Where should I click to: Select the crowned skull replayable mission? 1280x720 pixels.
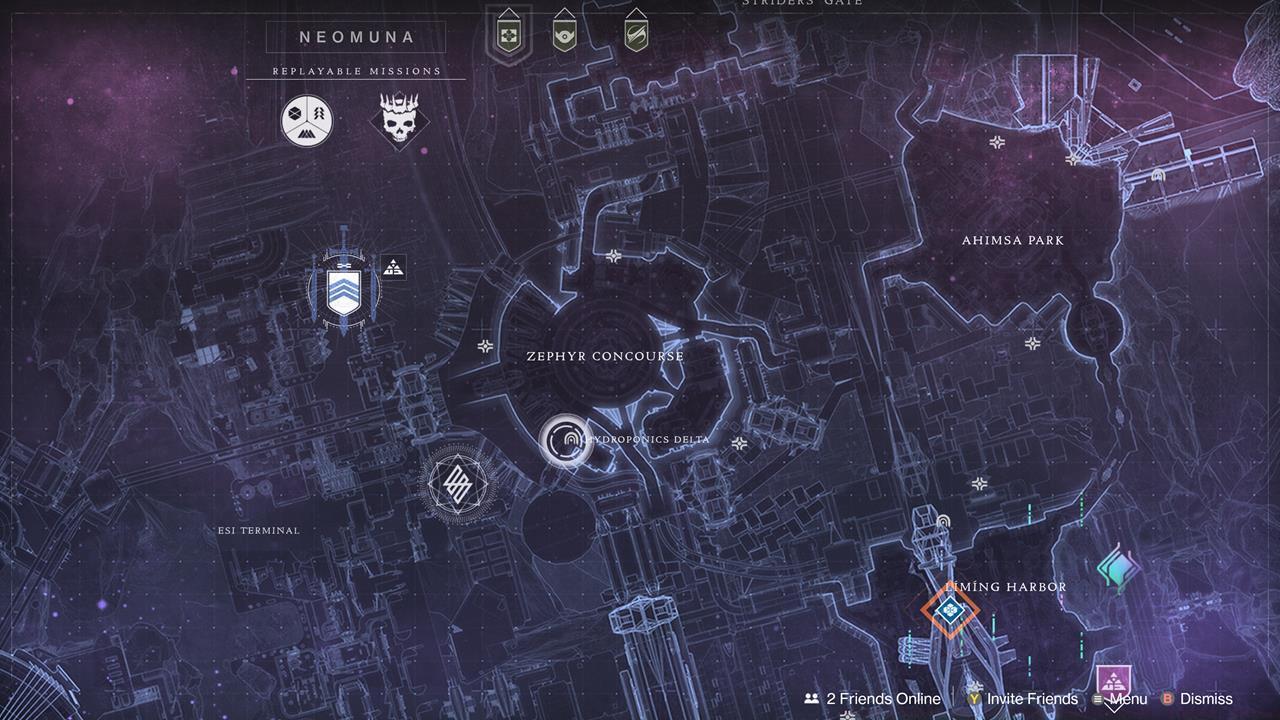399,120
